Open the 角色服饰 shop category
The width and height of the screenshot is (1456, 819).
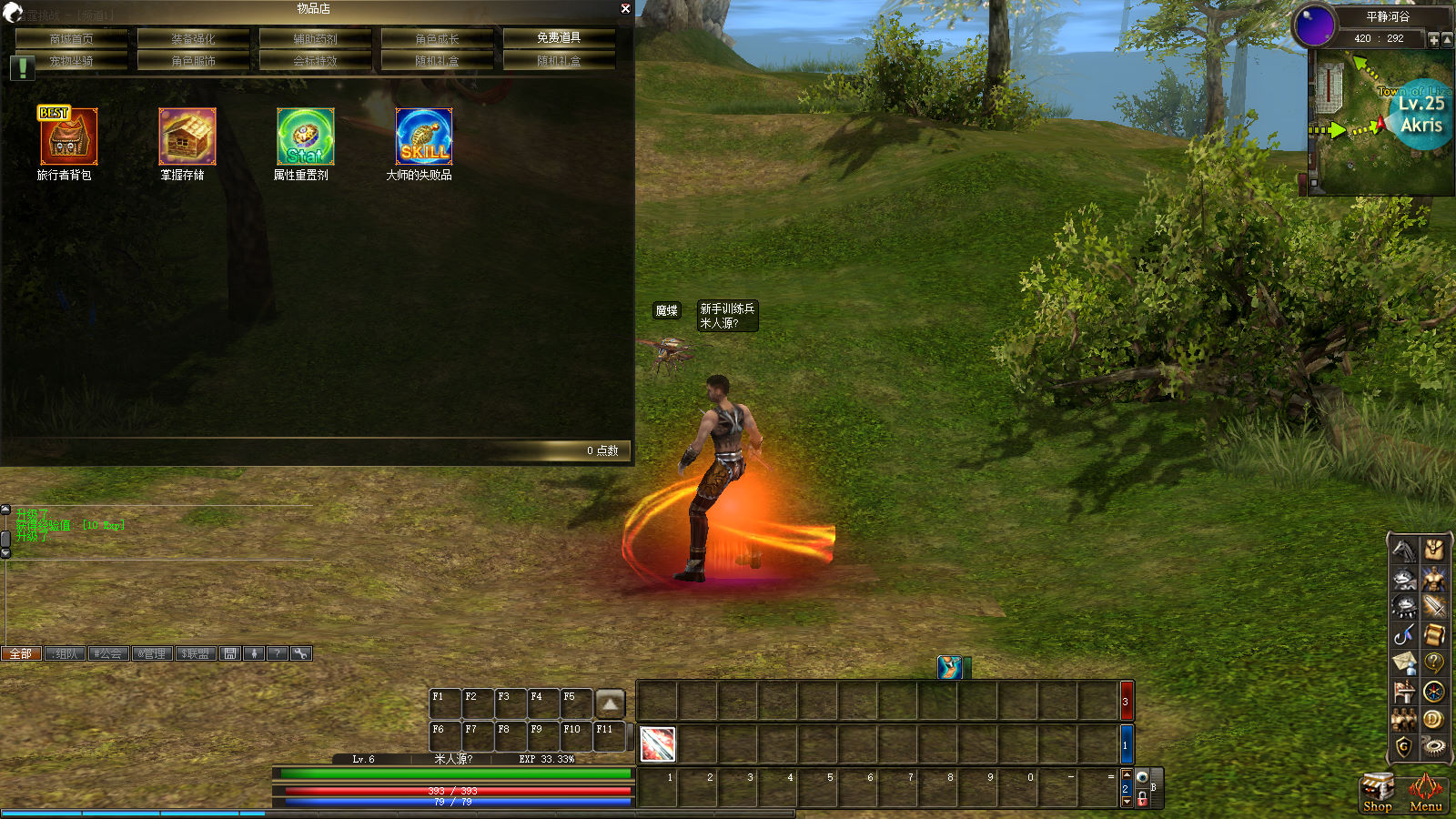193,61
